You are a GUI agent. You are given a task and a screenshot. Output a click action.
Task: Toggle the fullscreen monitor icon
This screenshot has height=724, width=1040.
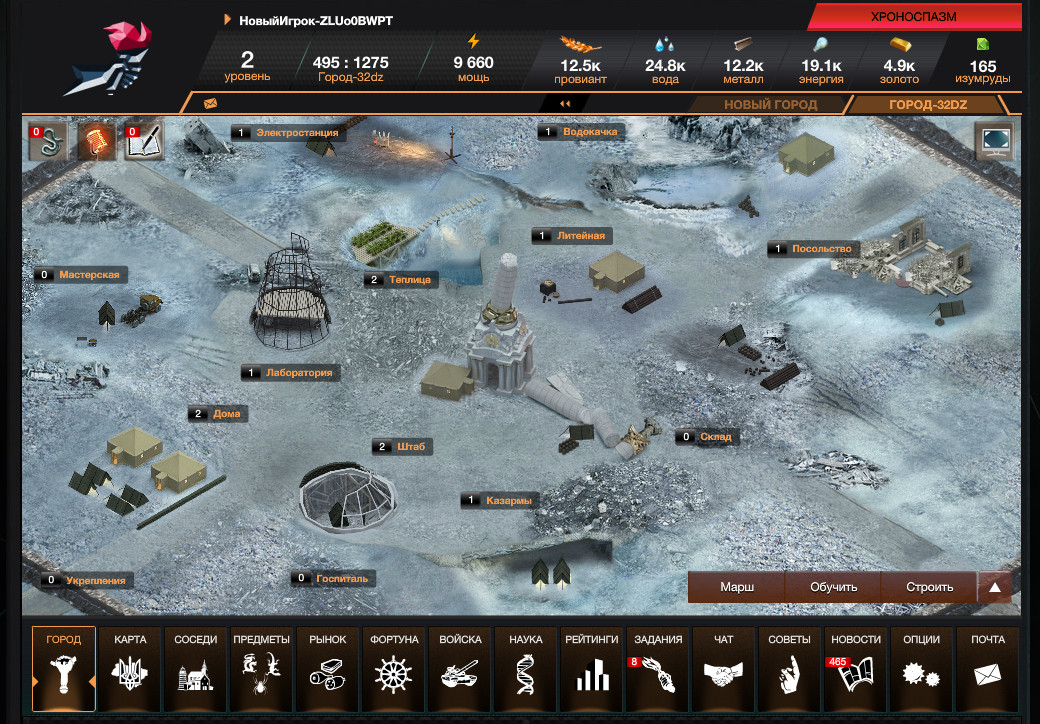click(995, 141)
